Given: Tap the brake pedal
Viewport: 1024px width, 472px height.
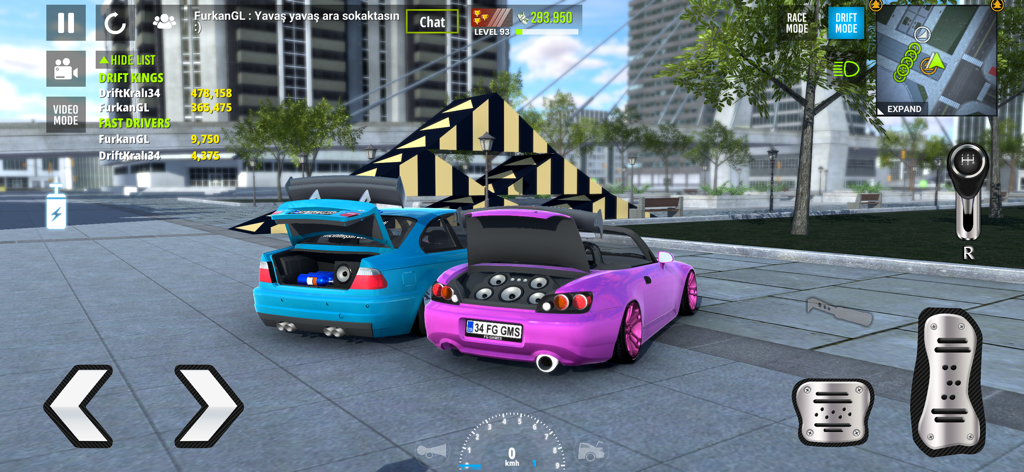Looking at the screenshot, I should point(832,411).
